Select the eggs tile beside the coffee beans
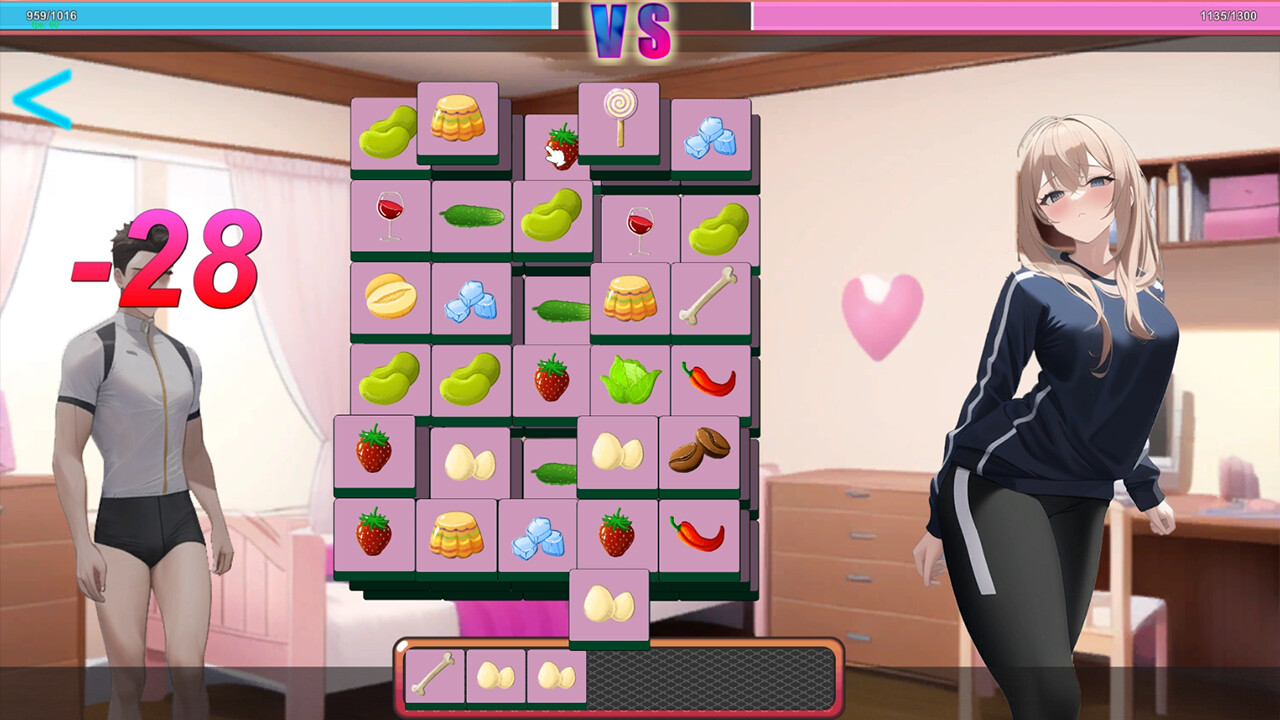Viewport: 1280px width, 720px height. (x=620, y=452)
